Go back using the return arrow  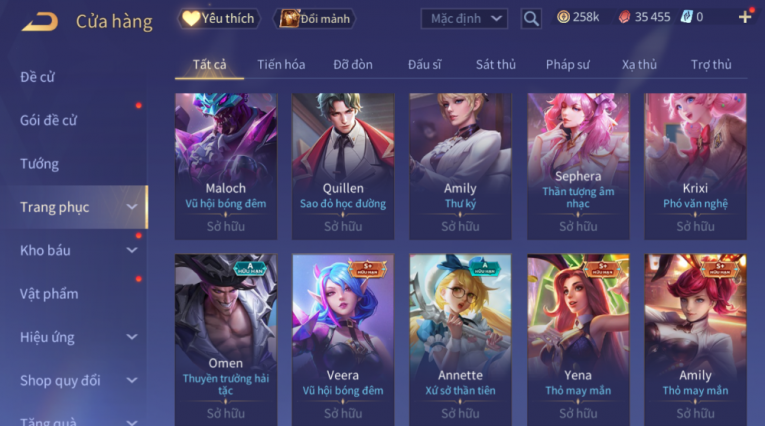coord(40,20)
